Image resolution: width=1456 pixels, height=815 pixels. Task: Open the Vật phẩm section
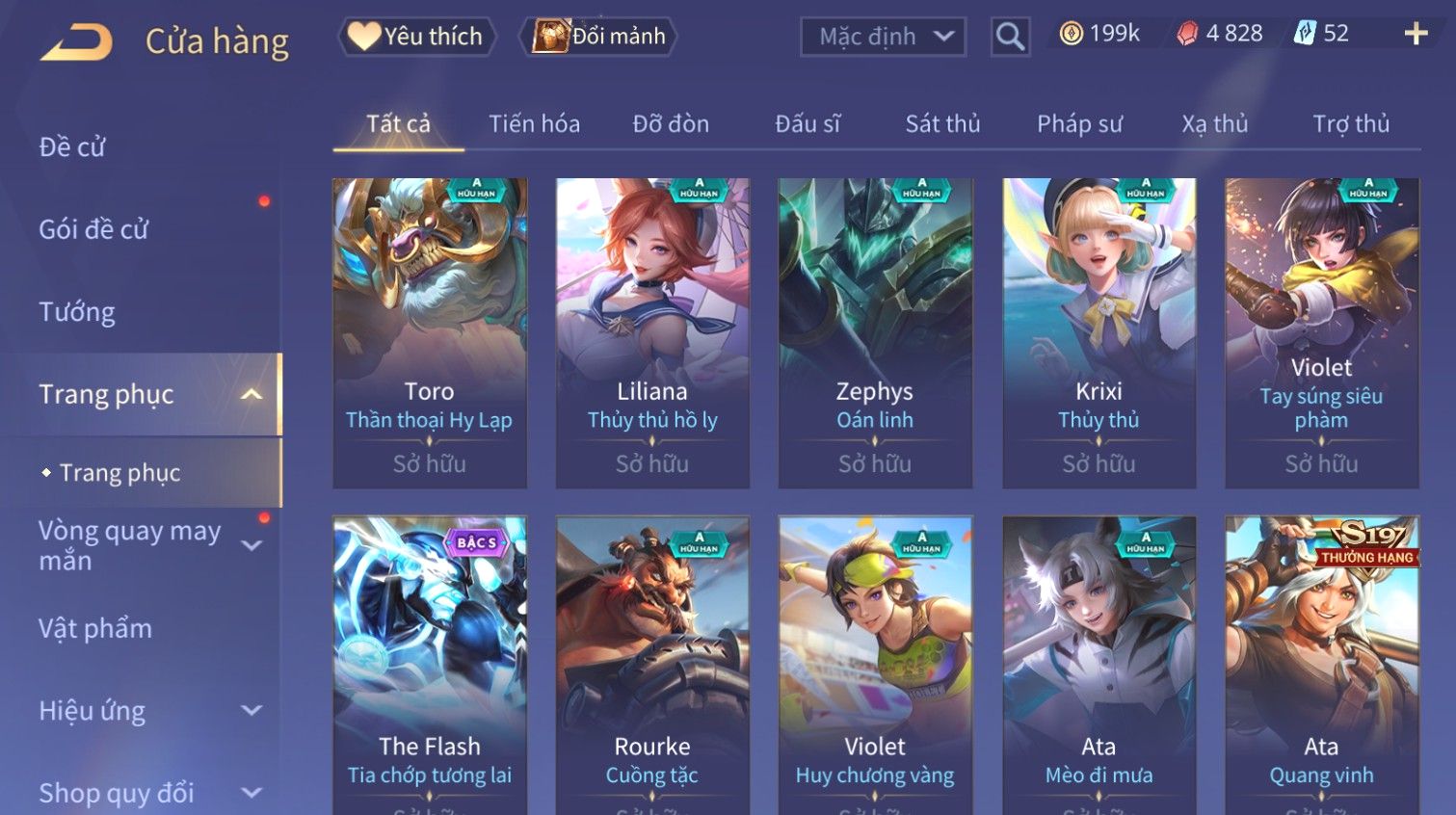pos(95,628)
